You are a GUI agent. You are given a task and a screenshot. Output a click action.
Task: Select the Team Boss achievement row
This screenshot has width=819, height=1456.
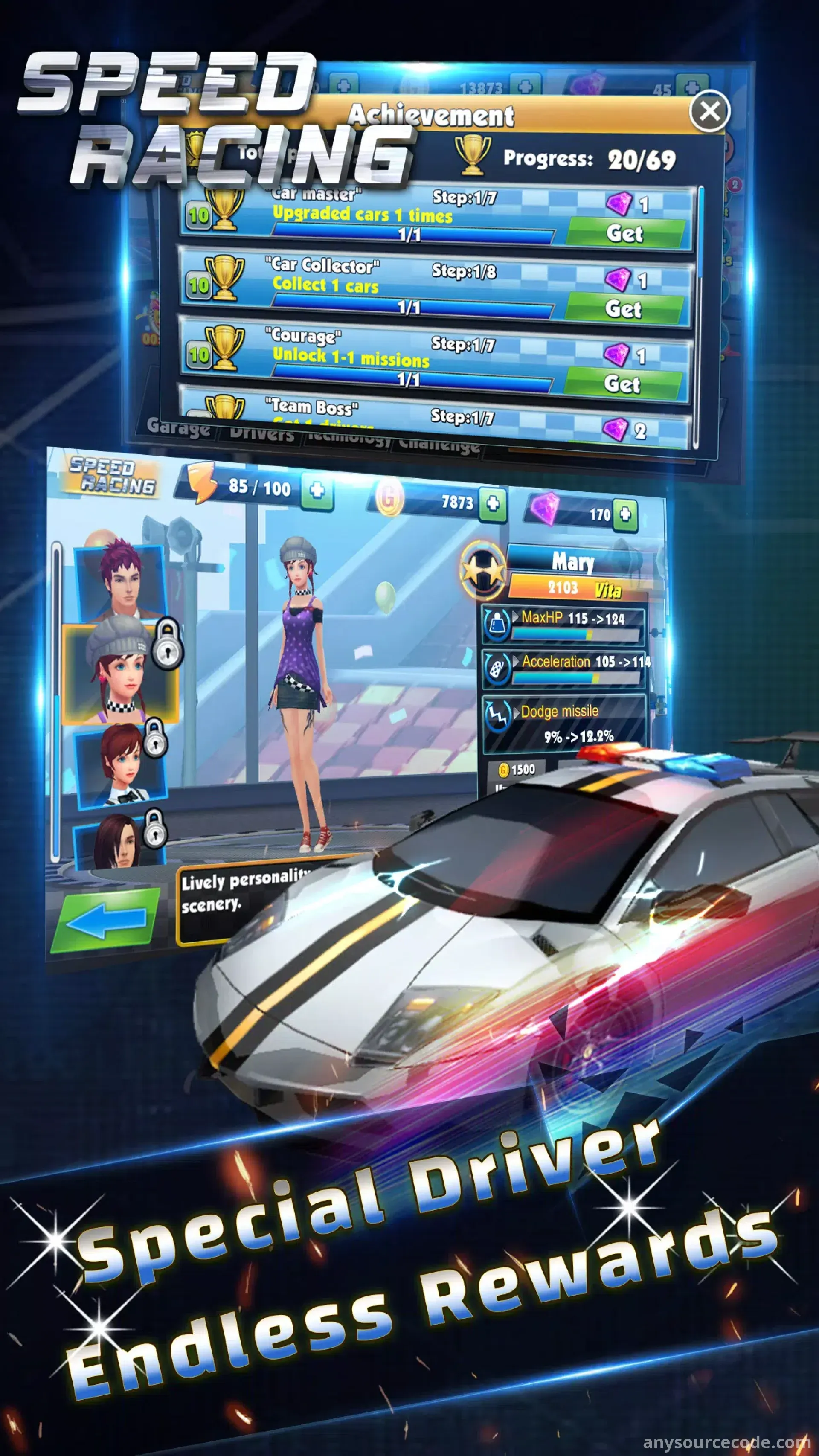(435, 417)
